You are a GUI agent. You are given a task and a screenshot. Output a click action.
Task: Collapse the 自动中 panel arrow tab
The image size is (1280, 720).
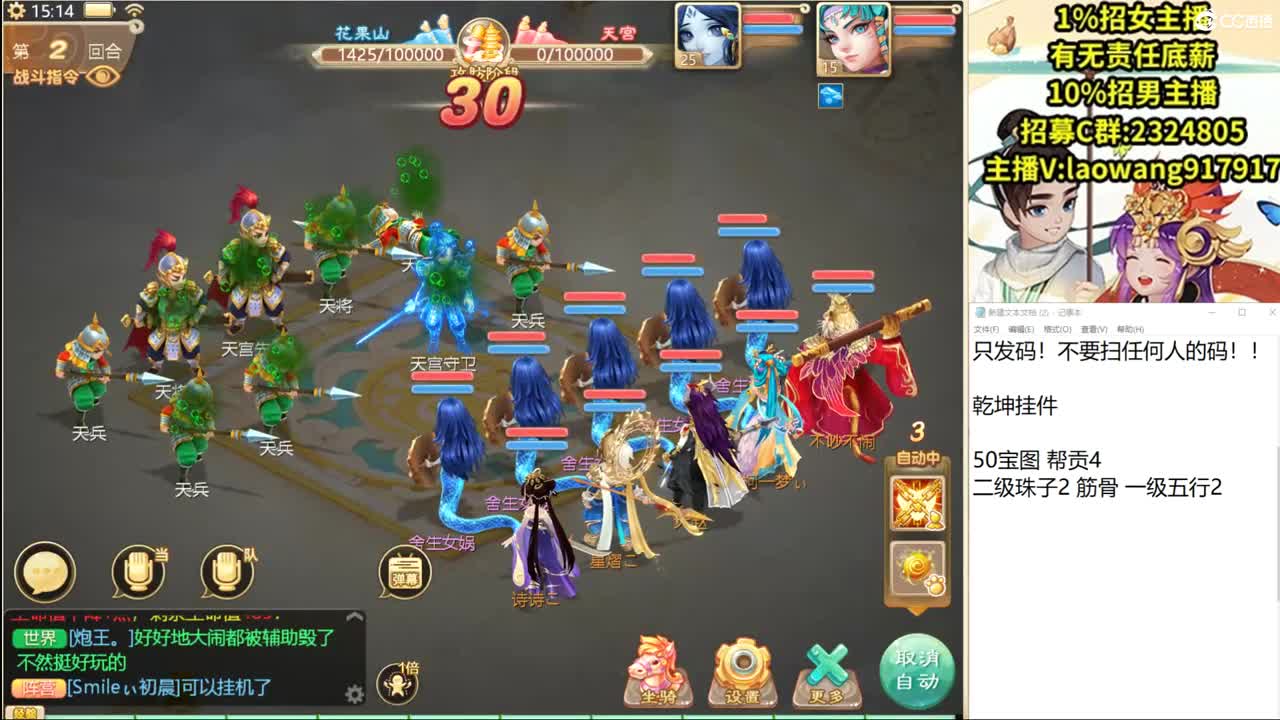917,611
